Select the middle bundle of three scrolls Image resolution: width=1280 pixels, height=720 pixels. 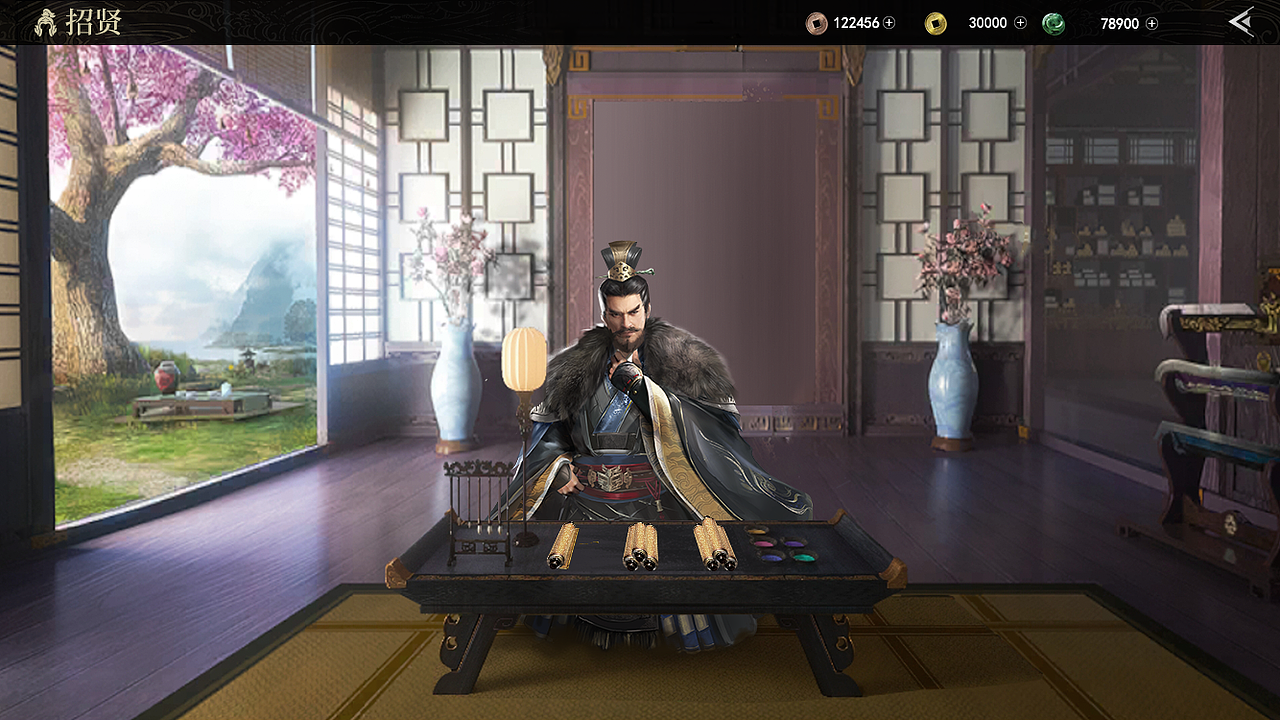pos(640,545)
